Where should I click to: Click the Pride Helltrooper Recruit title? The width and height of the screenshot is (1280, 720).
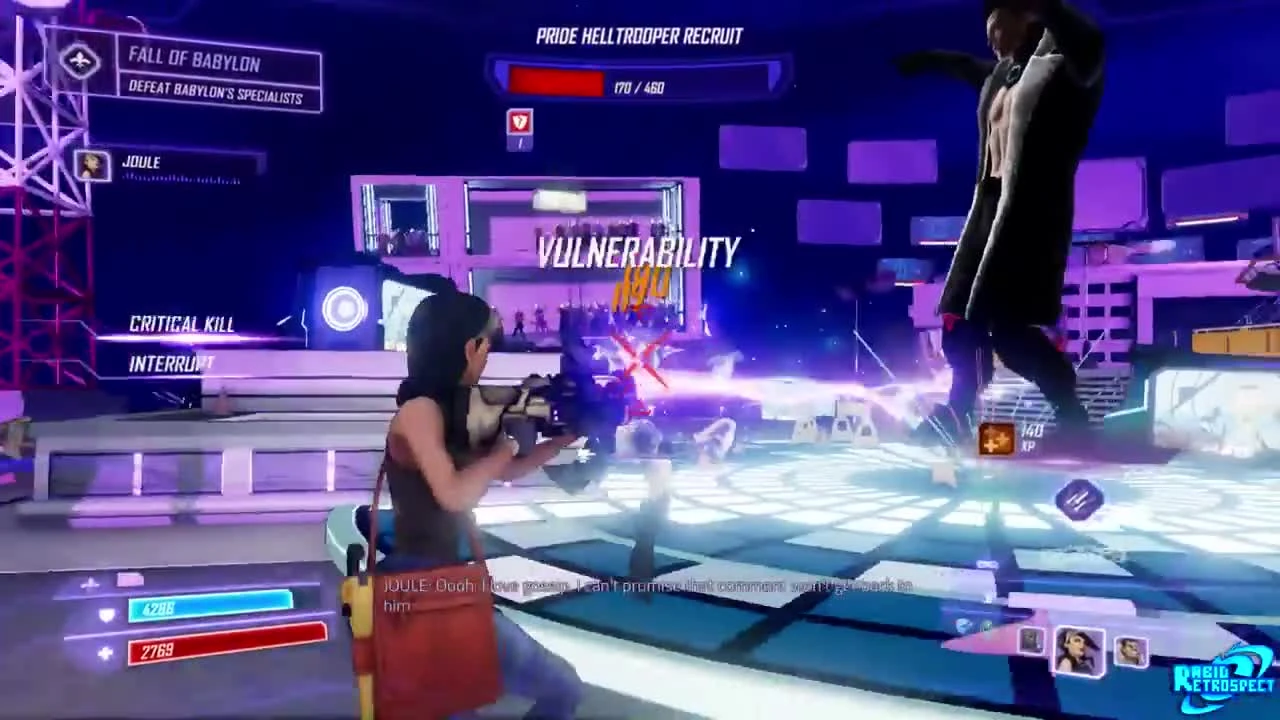[638, 36]
